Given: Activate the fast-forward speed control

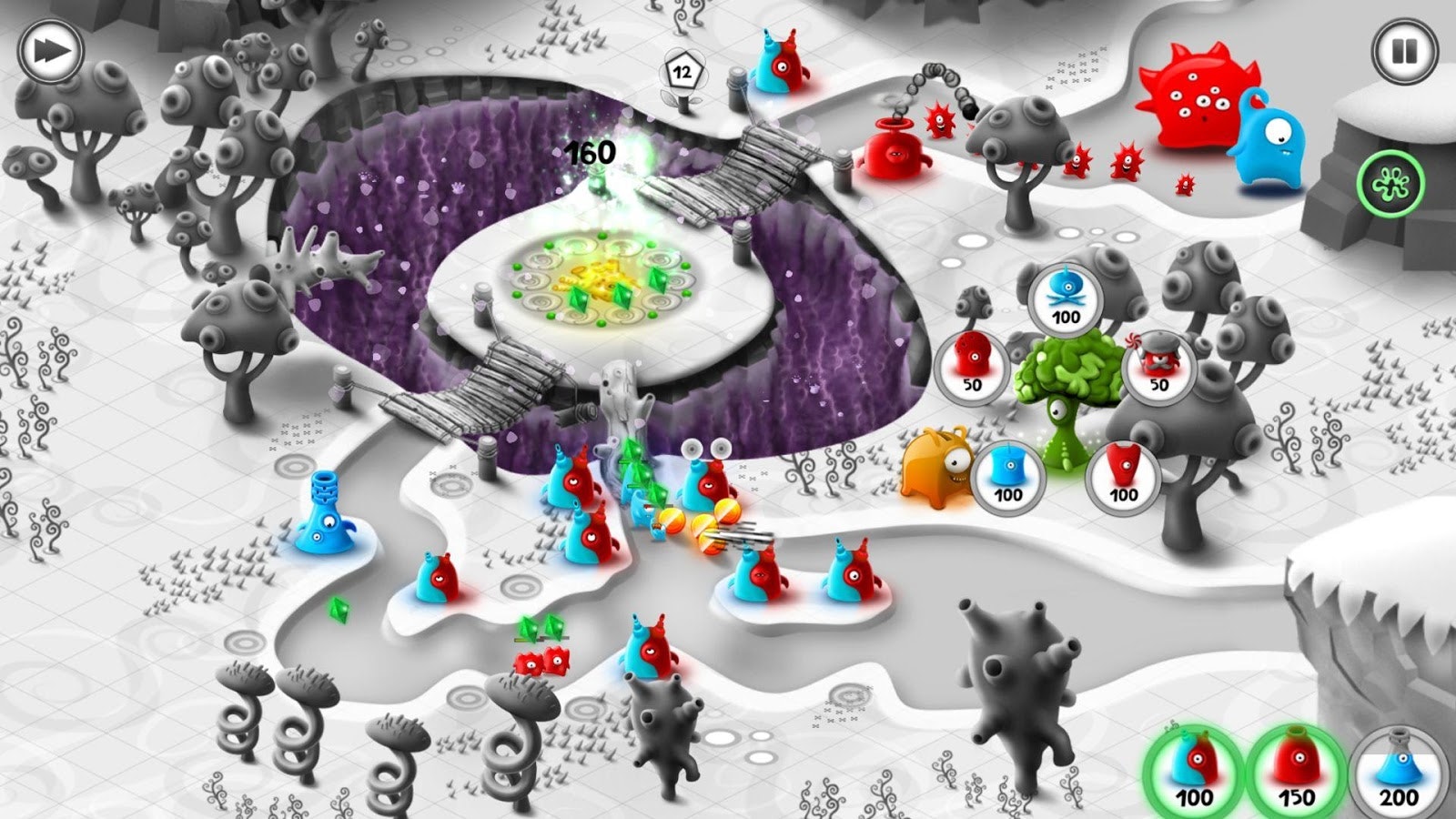Looking at the screenshot, I should pyautogui.click(x=50, y=50).
